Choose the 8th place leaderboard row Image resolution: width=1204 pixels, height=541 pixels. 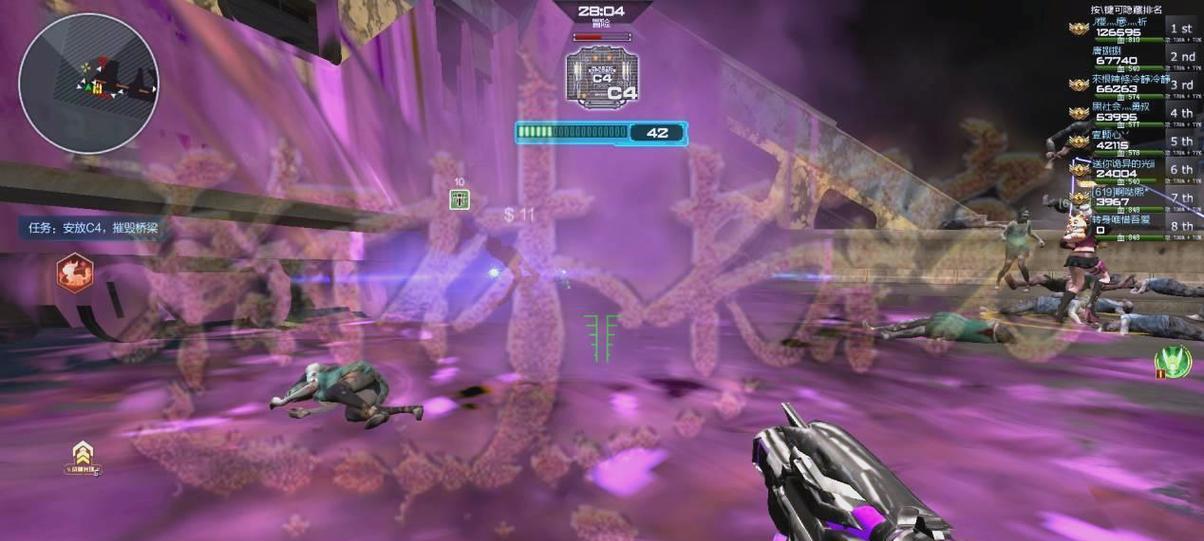(x=1130, y=227)
